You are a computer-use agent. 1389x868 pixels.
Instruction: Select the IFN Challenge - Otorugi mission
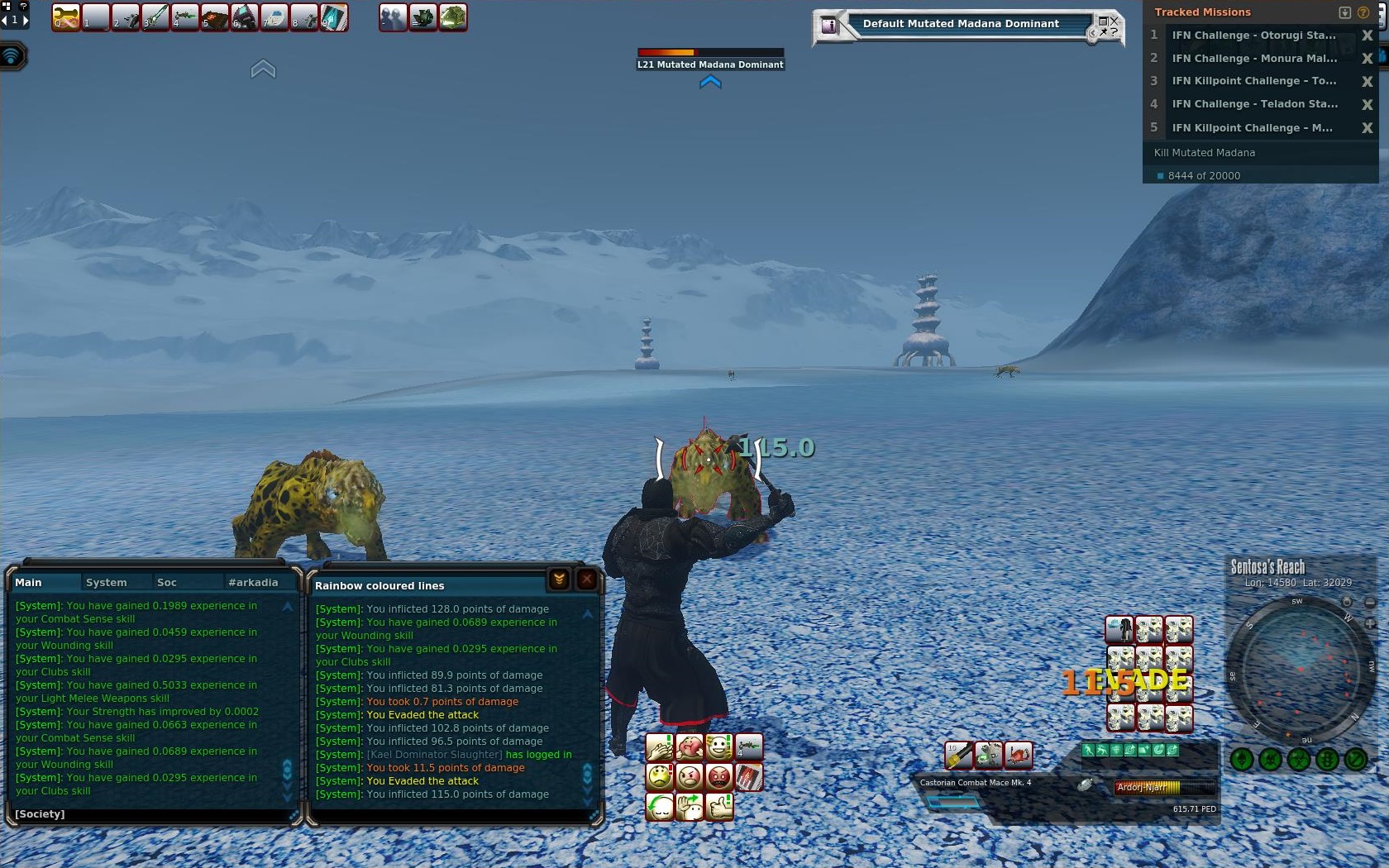click(1253, 36)
